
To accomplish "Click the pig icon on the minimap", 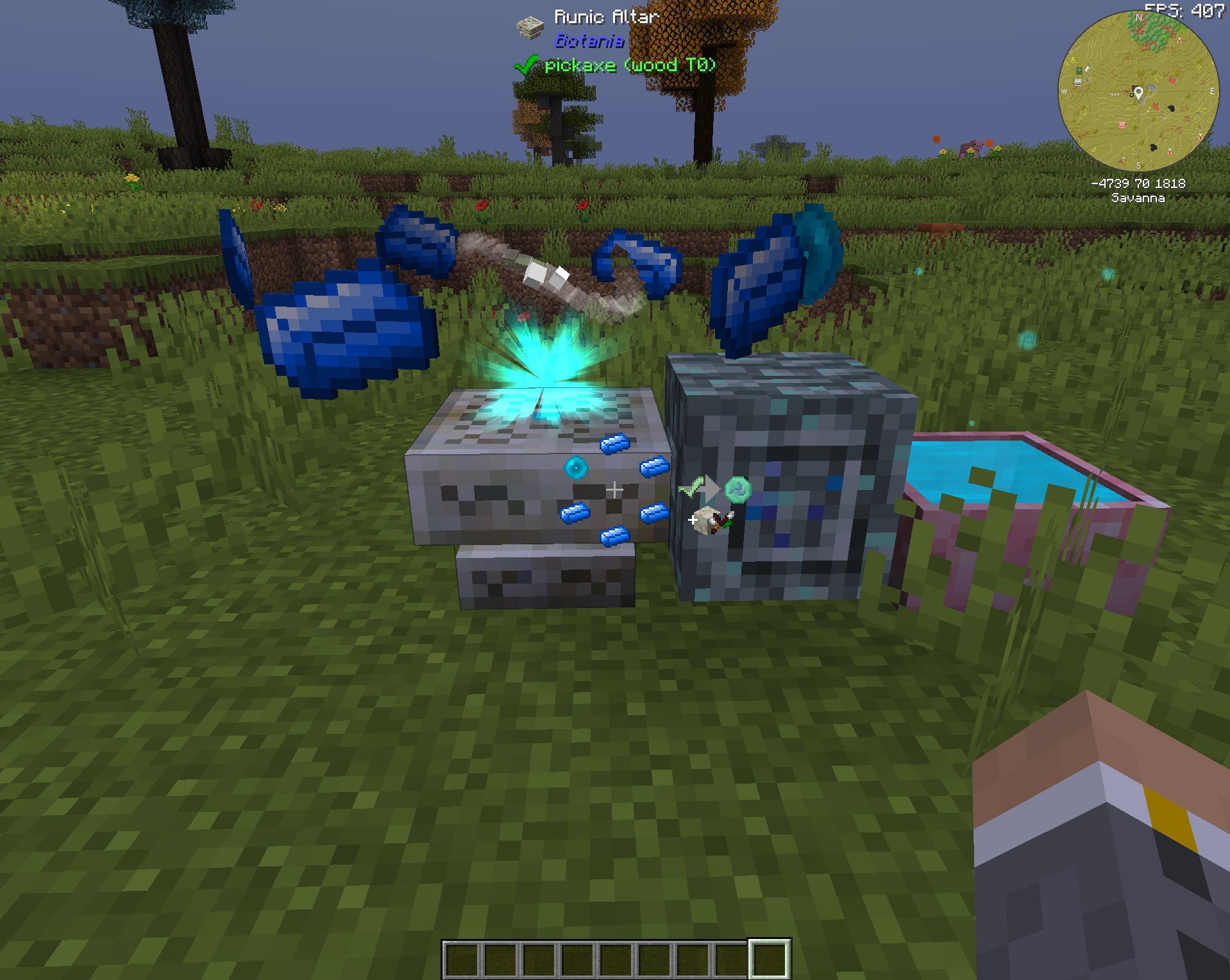I will [x=1122, y=126].
